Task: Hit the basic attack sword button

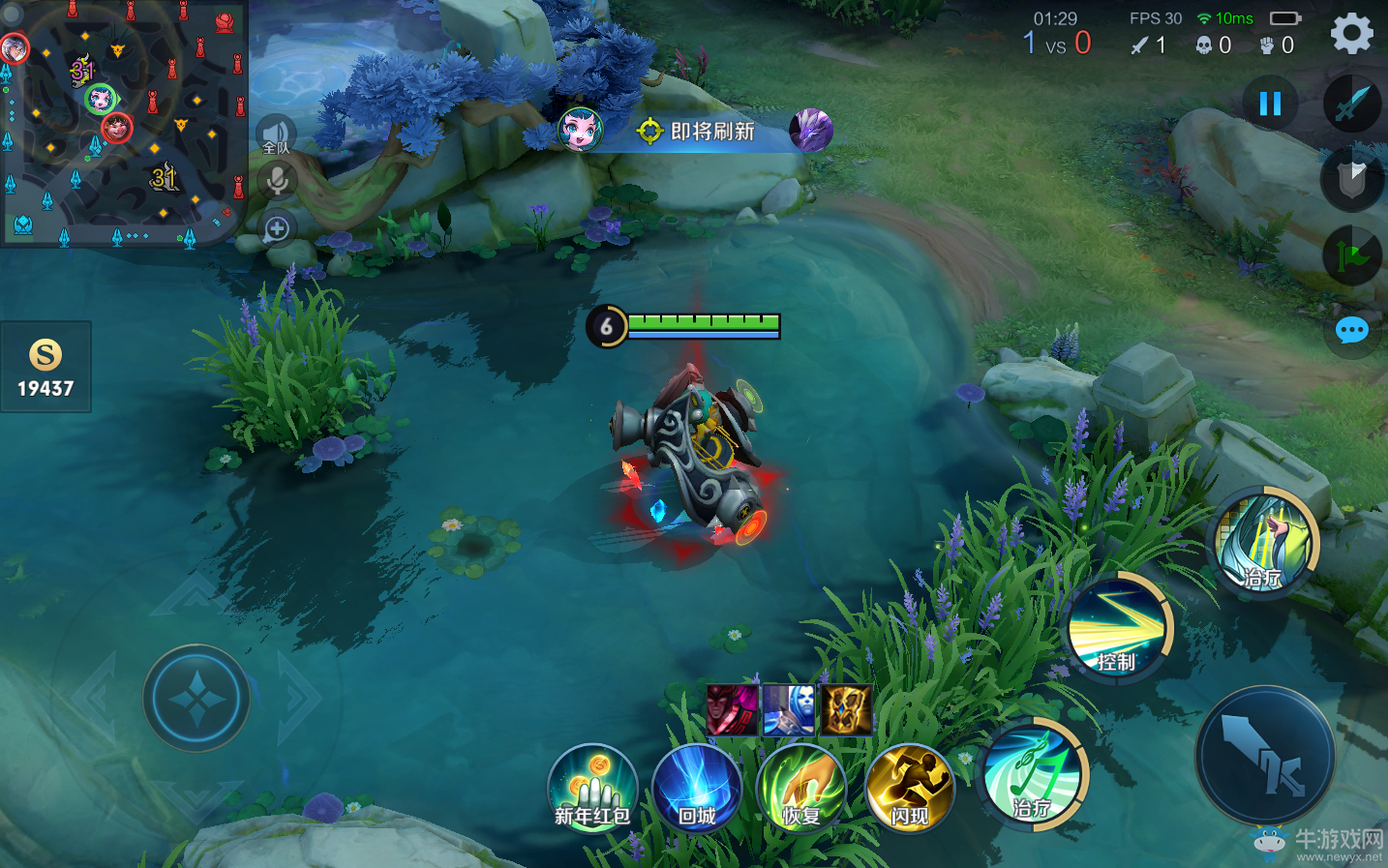Action: point(1265,756)
